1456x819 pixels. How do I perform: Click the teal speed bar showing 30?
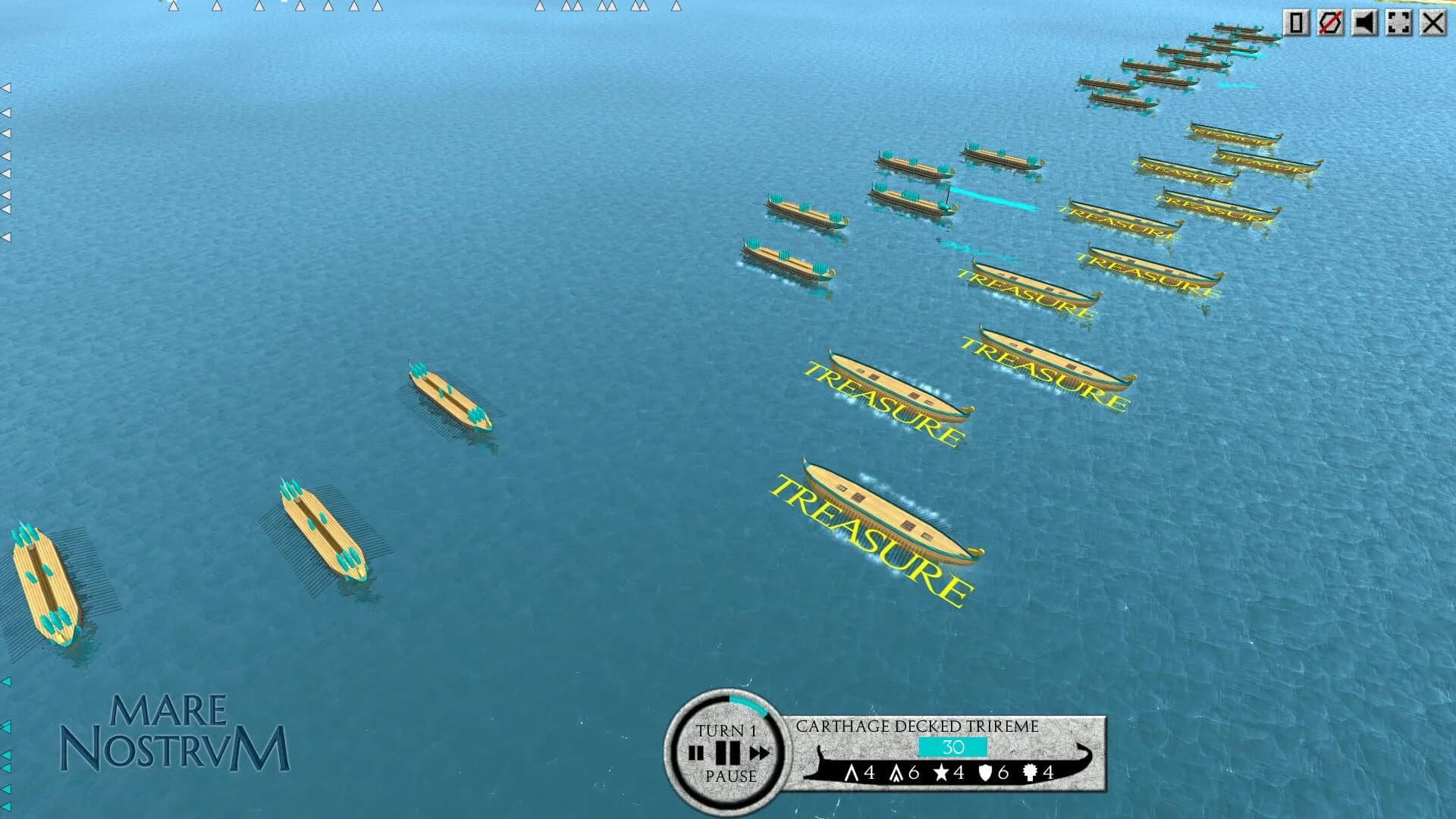[x=953, y=748]
